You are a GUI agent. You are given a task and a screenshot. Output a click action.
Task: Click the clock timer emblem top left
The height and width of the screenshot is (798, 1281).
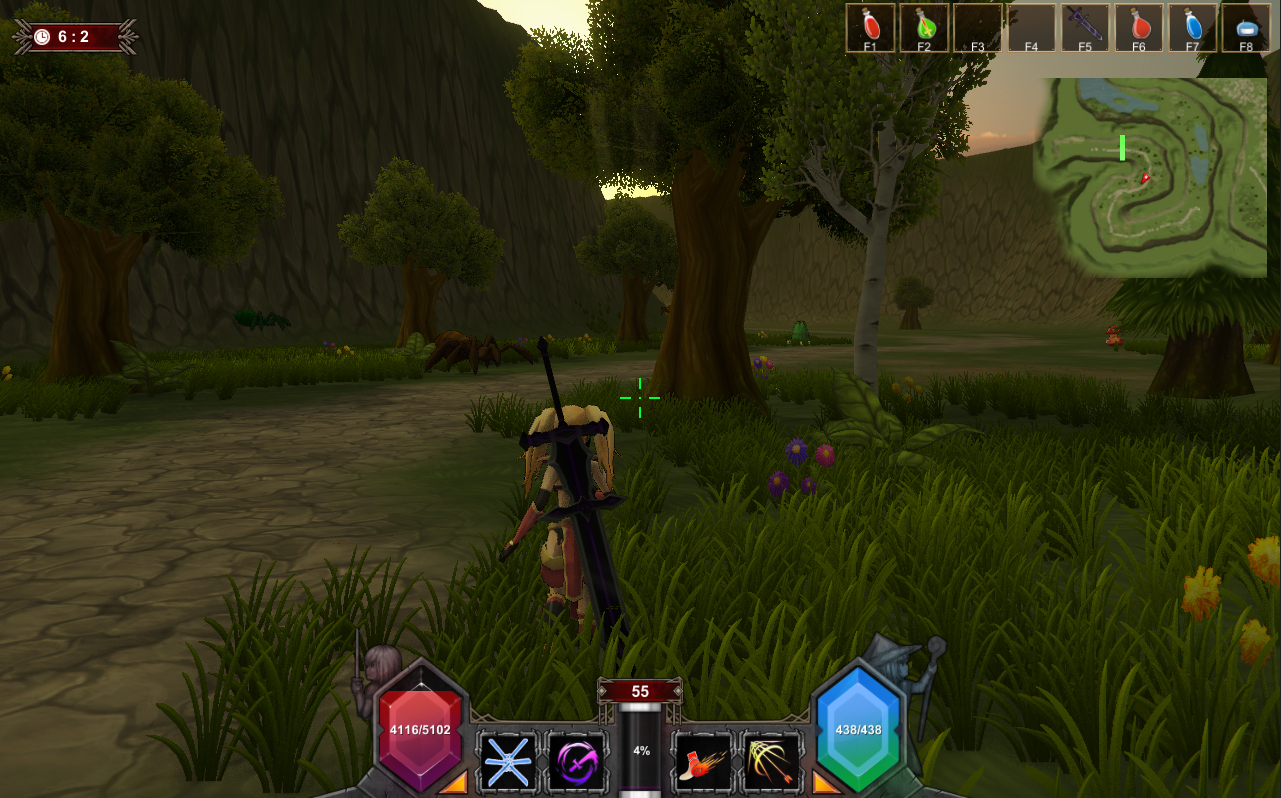click(x=40, y=36)
